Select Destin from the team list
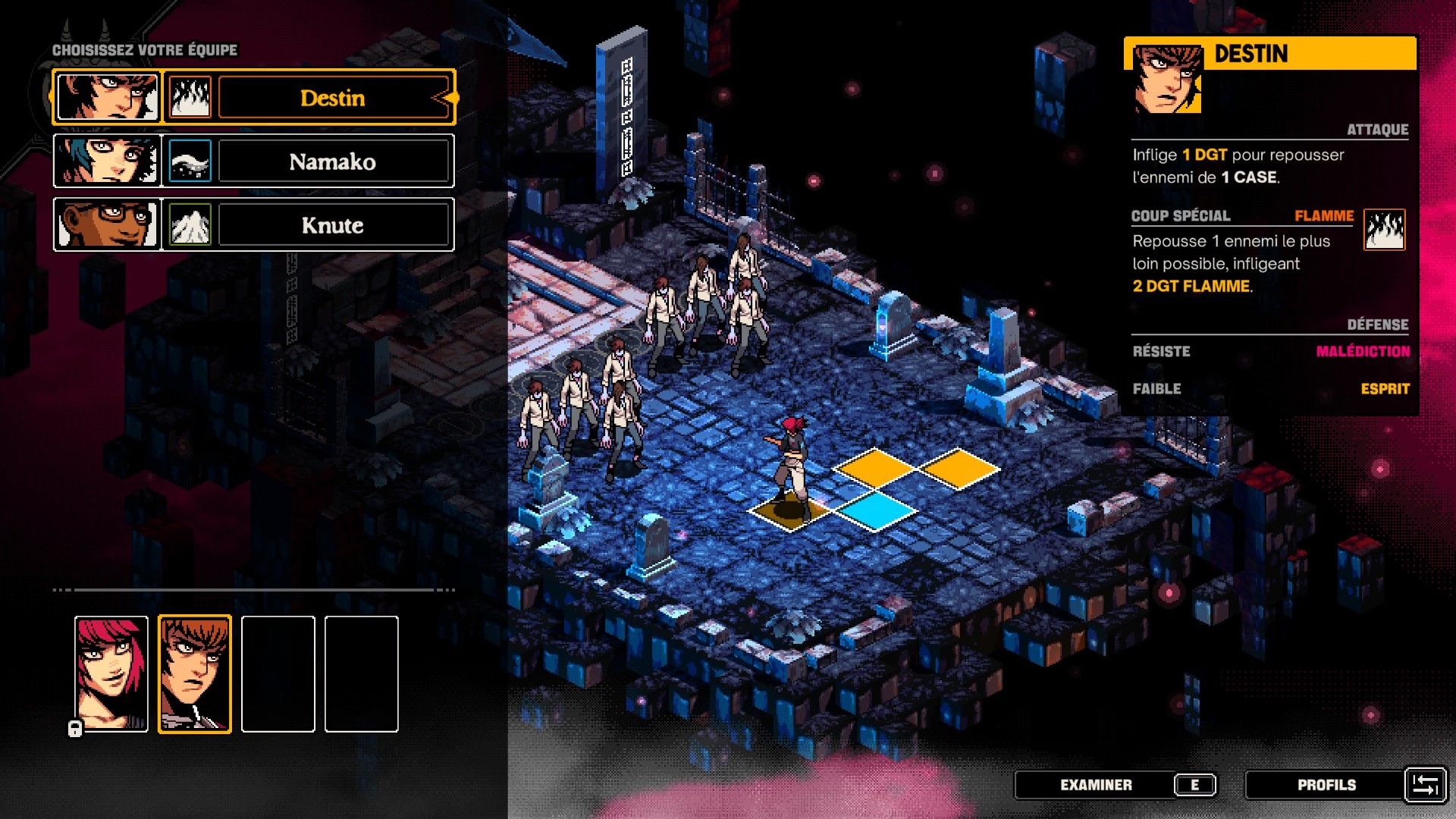Screen dimensions: 1456x819 (x=333, y=98)
